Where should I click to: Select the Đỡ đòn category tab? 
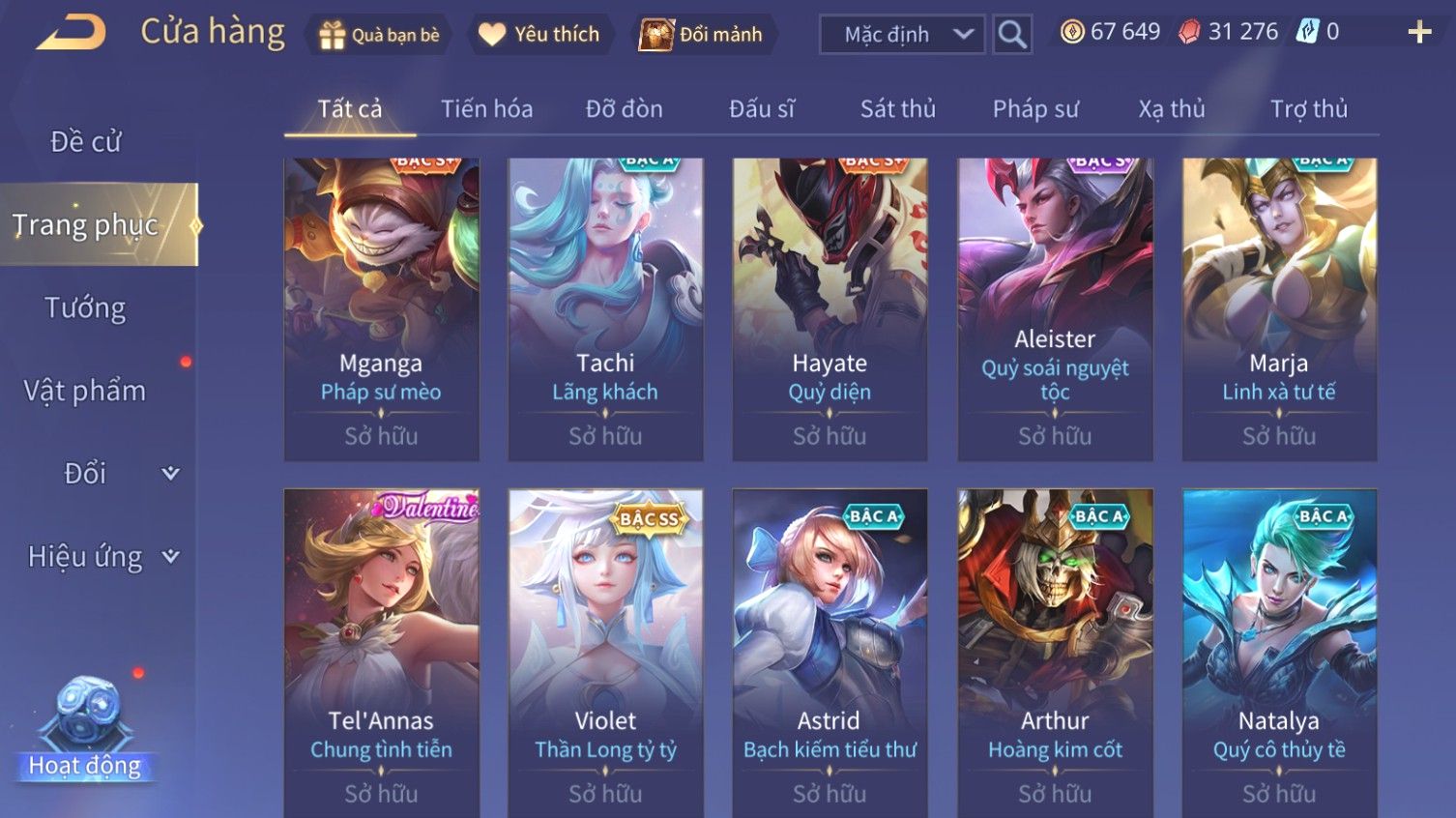[624, 109]
